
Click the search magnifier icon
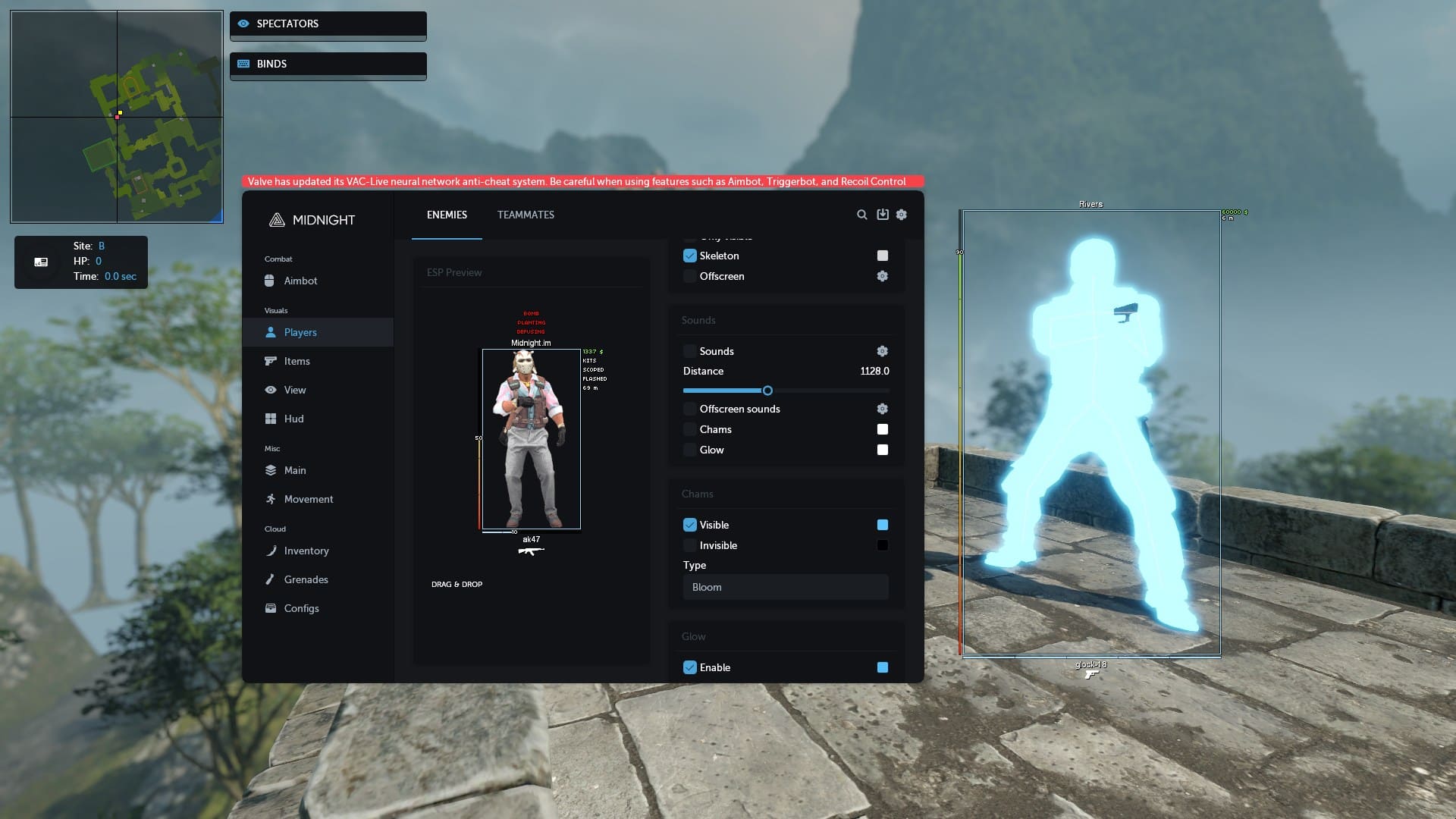pyautogui.click(x=862, y=215)
